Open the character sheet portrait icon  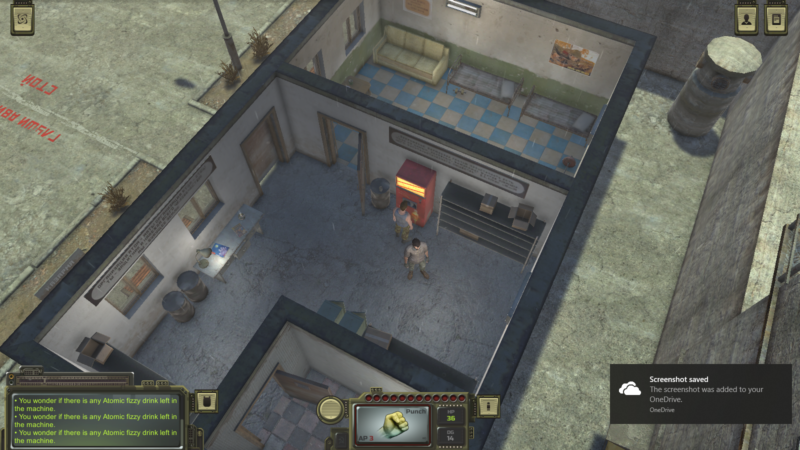tap(747, 20)
